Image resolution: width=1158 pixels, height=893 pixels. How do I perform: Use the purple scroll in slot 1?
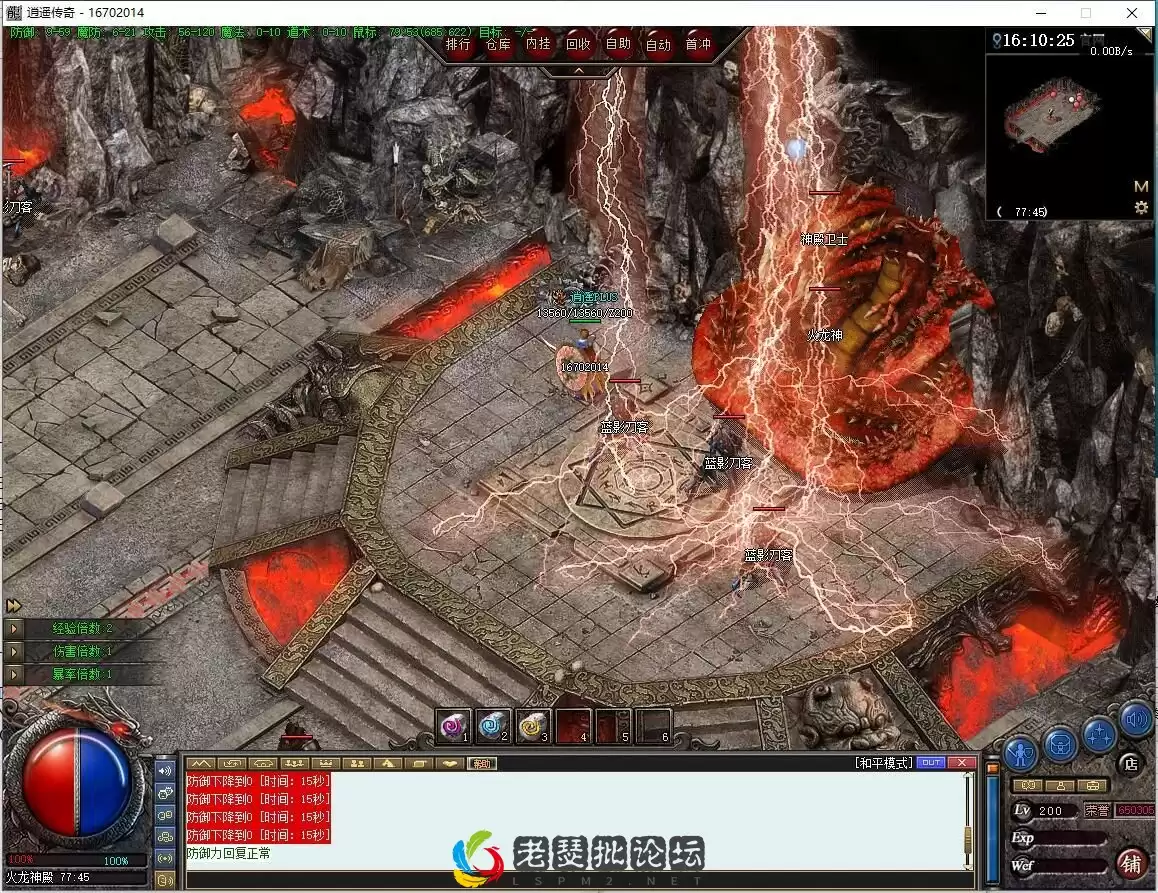pos(454,725)
